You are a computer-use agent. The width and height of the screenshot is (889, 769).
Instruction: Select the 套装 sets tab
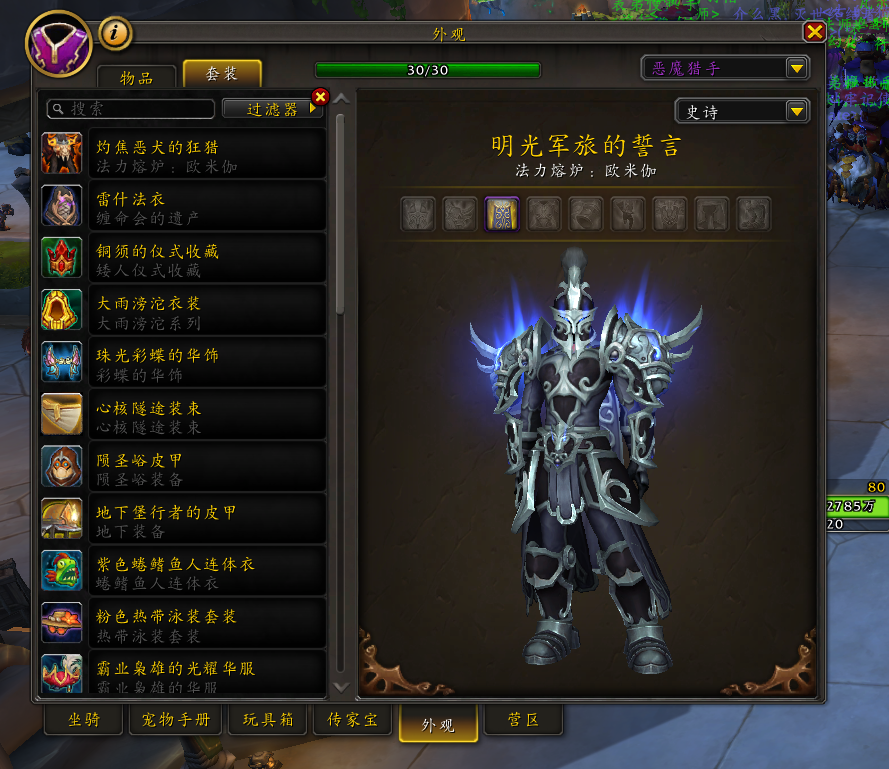pos(222,75)
